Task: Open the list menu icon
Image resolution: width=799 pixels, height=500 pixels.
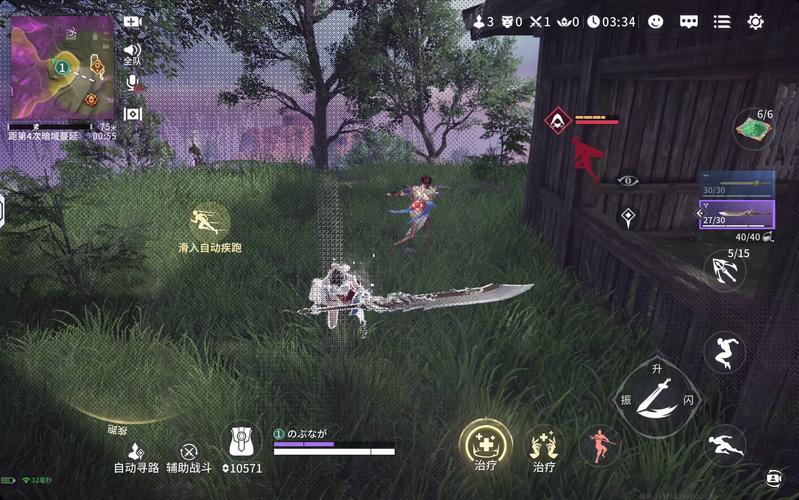Action: [x=722, y=21]
